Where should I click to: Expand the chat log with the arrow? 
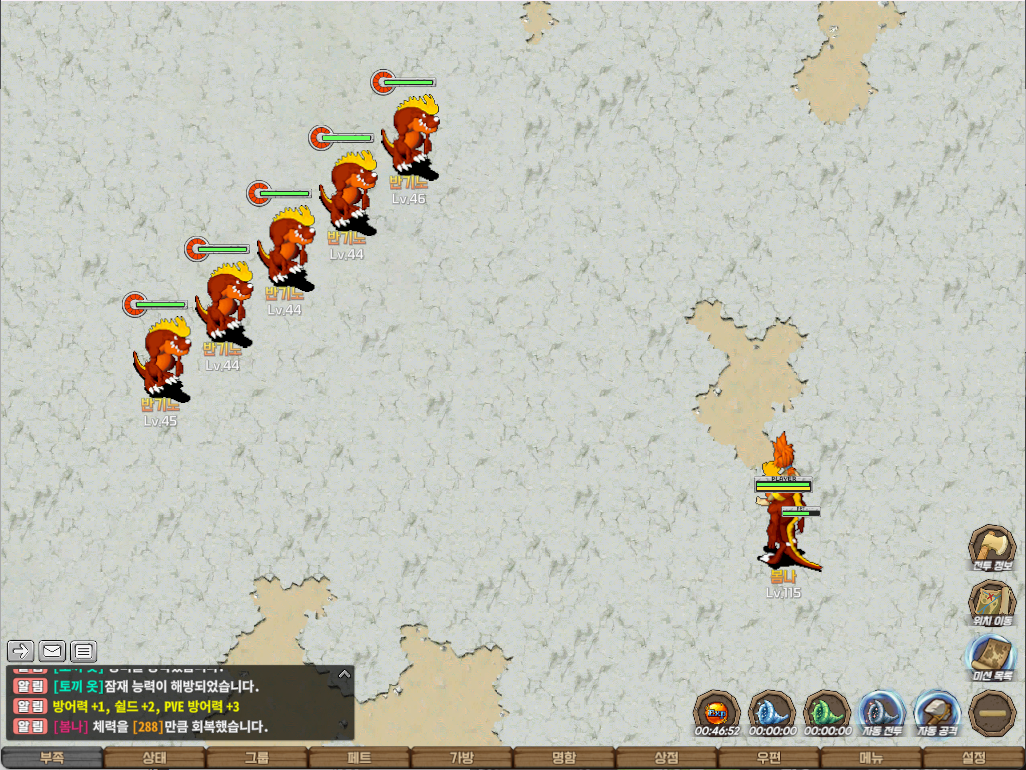[344, 674]
